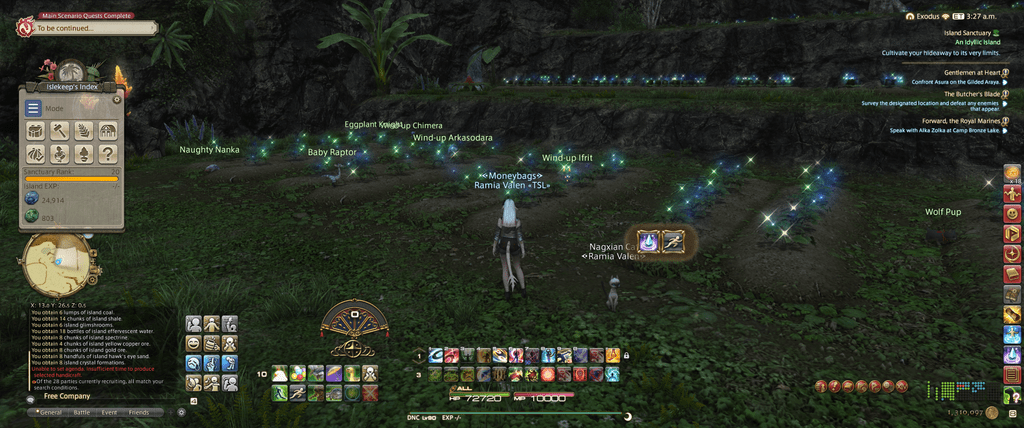Use the colorful balloons hotbar action

298,374
